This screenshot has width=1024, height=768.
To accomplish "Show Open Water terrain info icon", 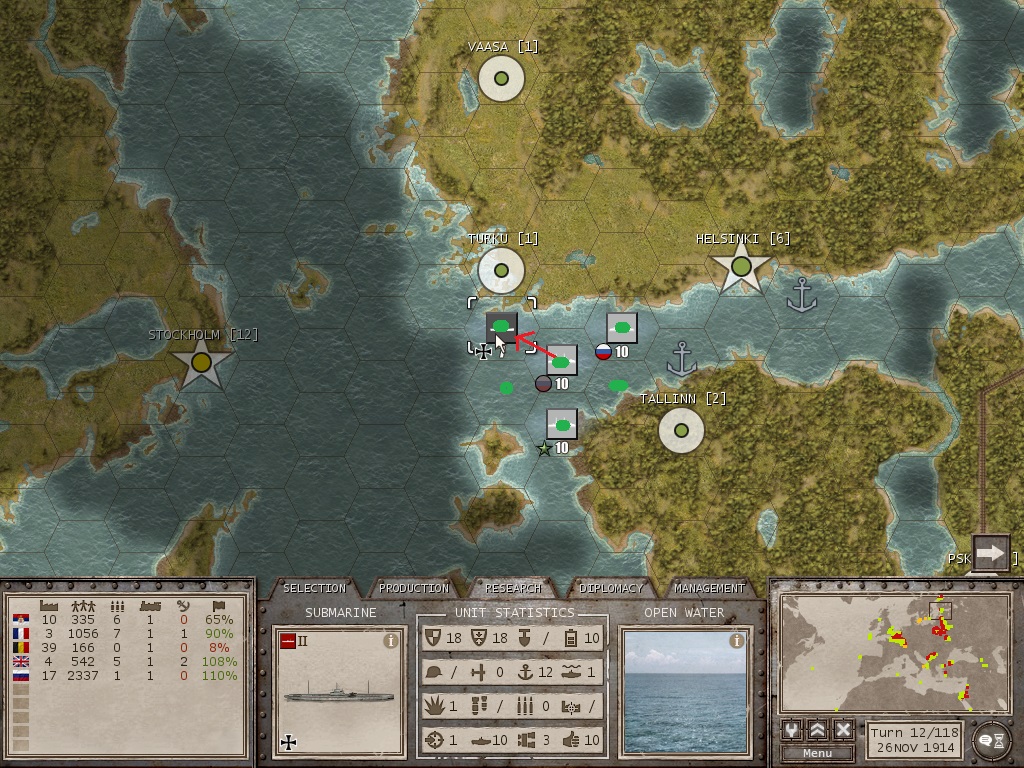I will (736, 642).
